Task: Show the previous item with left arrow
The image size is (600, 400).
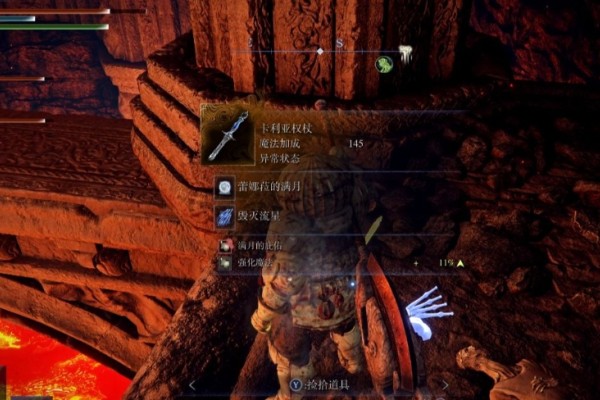Action: [192, 384]
